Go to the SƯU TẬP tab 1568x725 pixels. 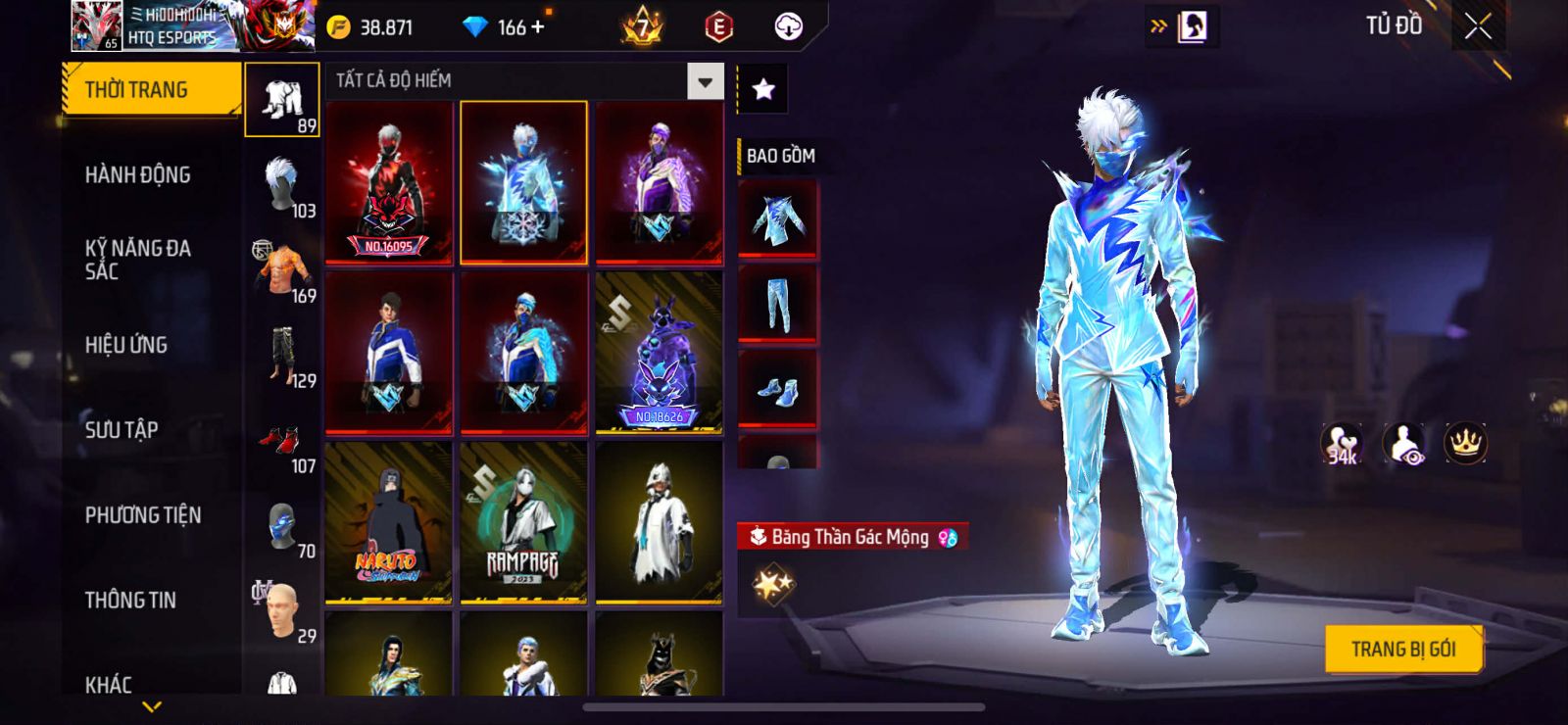tap(122, 430)
